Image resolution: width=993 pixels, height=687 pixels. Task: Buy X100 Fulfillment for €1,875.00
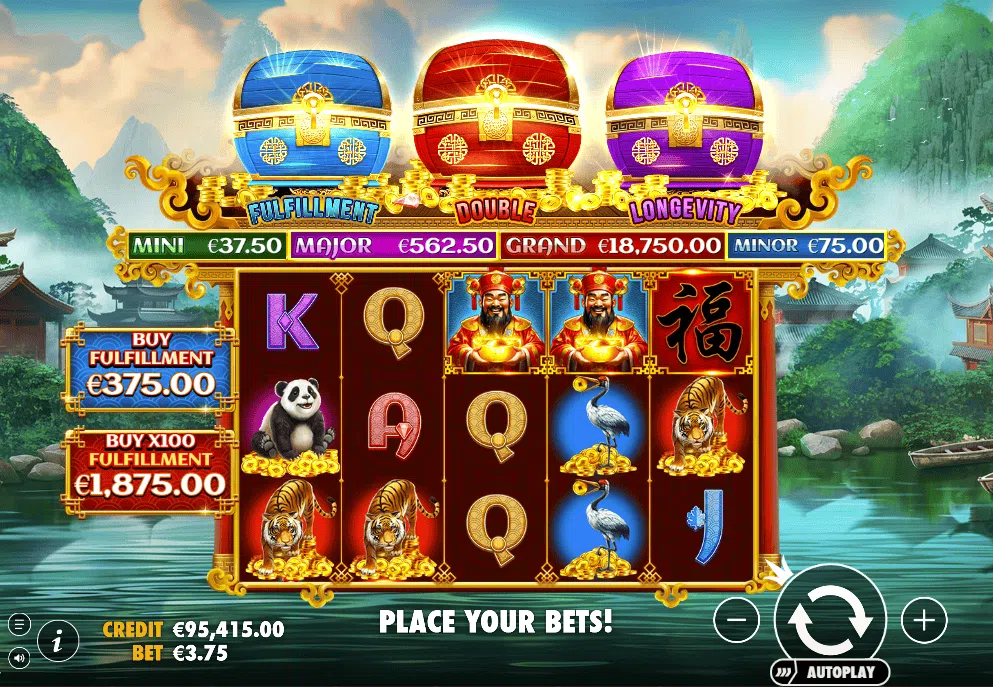151,472
